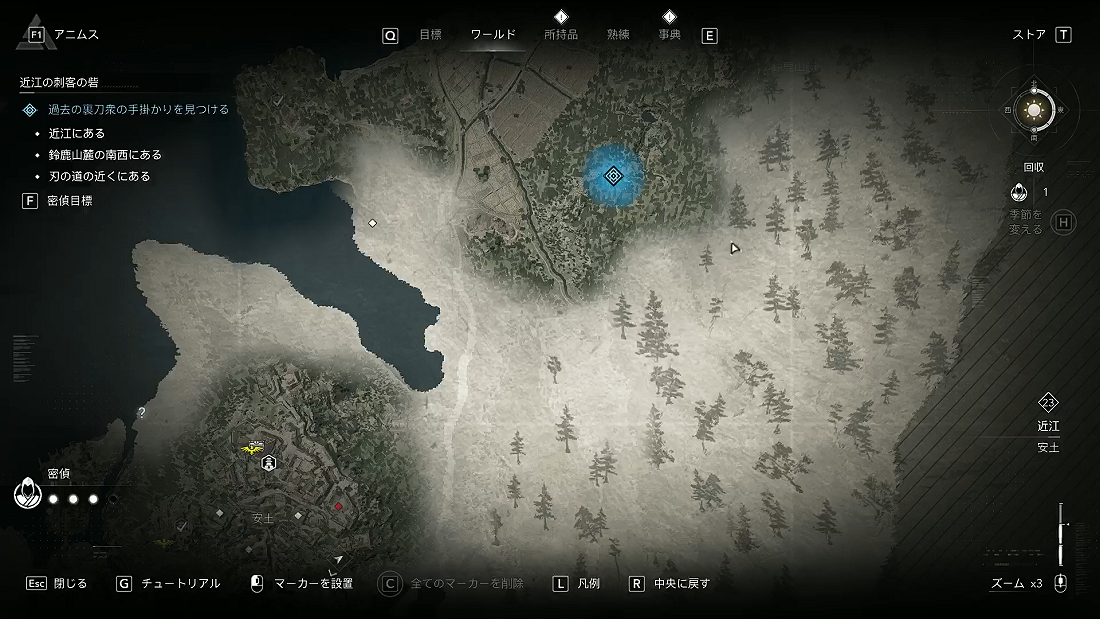1100x619 pixels.
Task: Select the yellow winged marker in 安土
Action: pyautogui.click(x=253, y=448)
